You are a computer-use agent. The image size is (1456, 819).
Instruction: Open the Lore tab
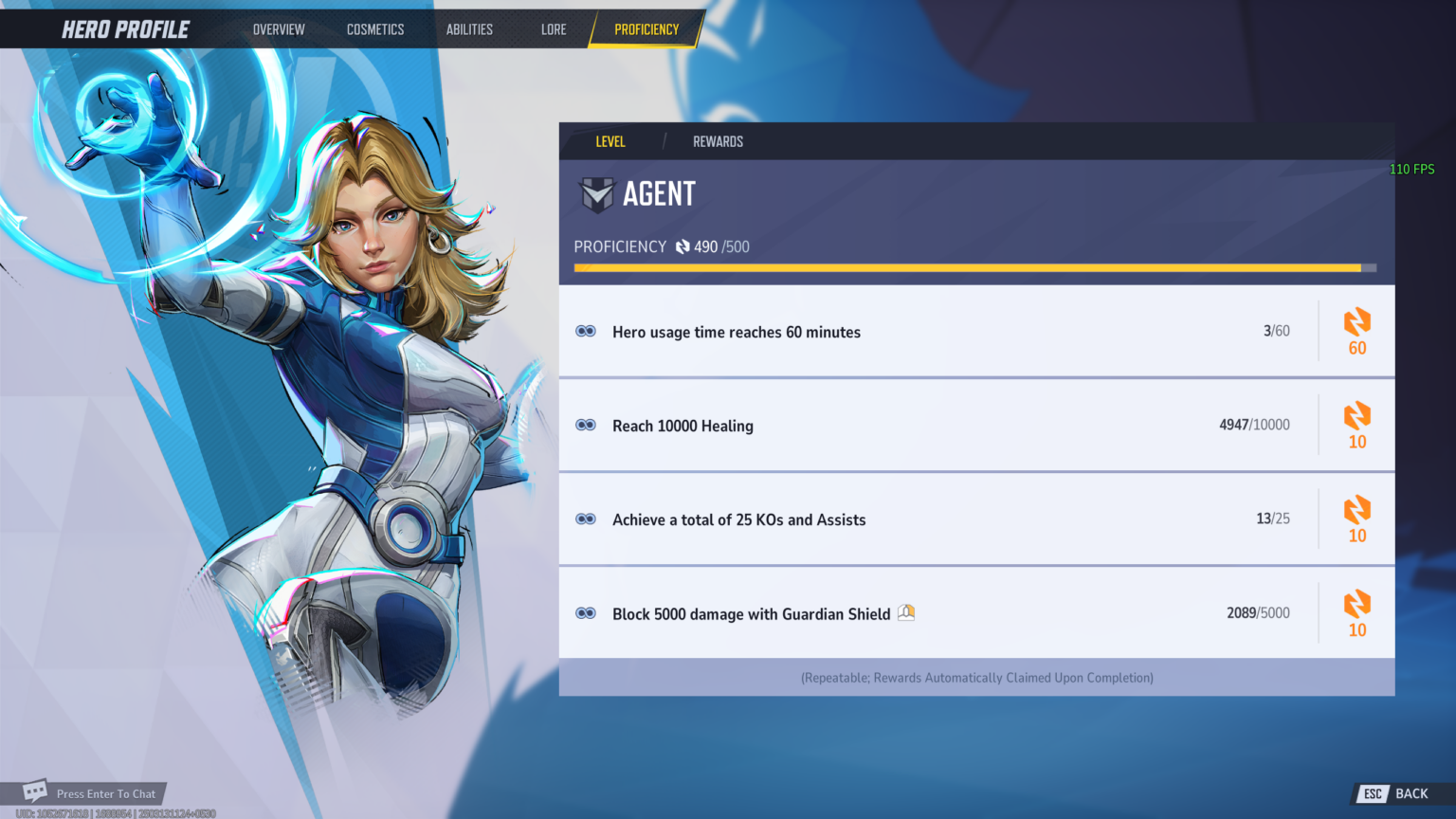[x=554, y=29]
